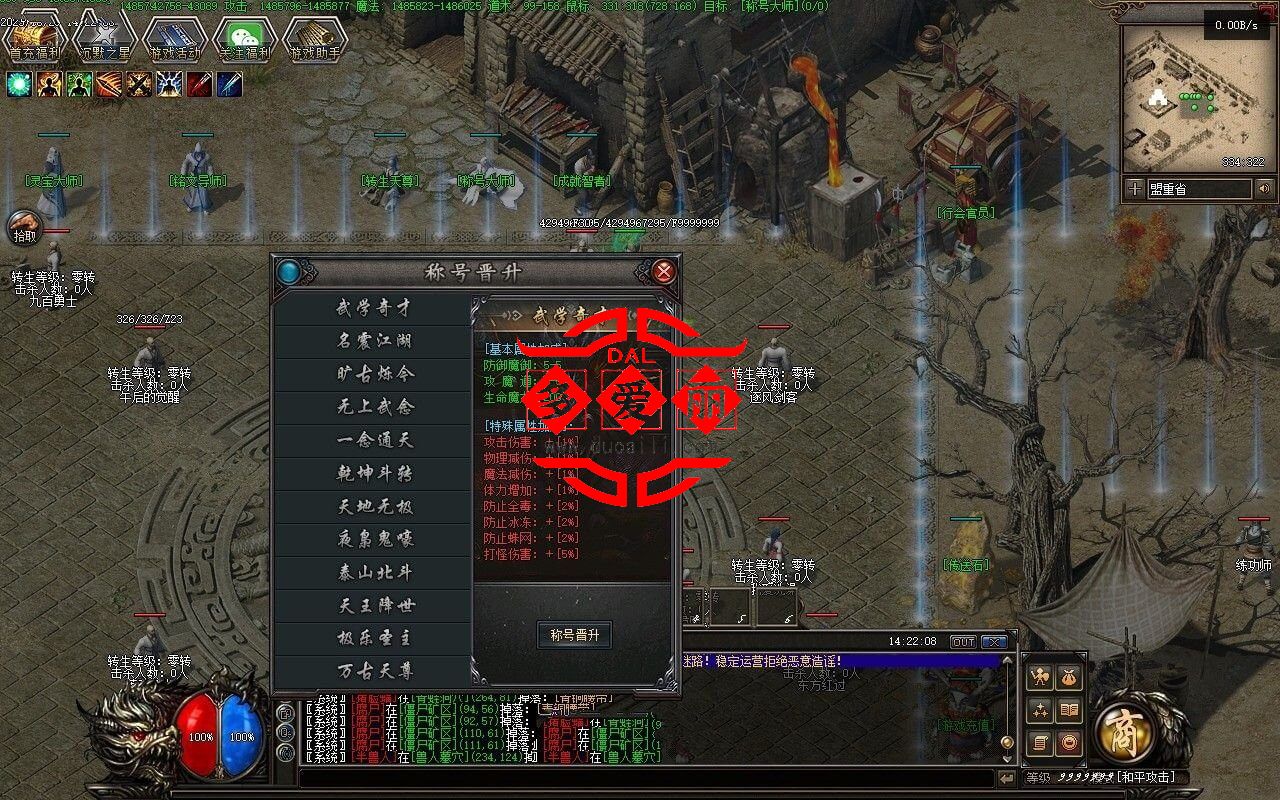1280x800 pixels.
Task: Choose the 无上武念 title in the list
Action: pyautogui.click(x=374, y=407)
